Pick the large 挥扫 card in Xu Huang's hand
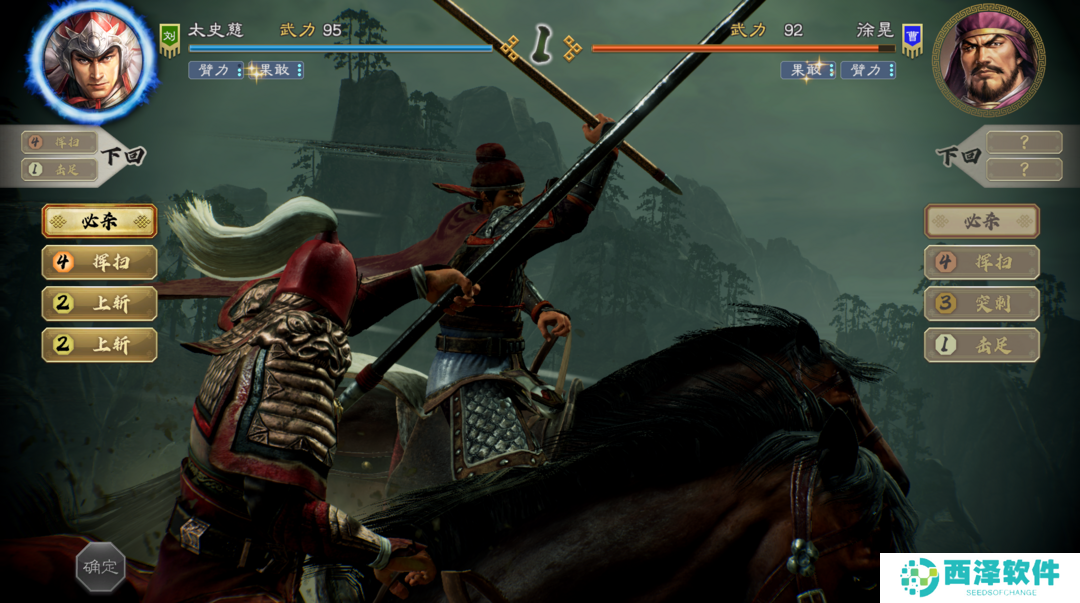Image resolution: width=1080 pixels, height=603 pixels. pyautogui.click(x=981, y=263)
